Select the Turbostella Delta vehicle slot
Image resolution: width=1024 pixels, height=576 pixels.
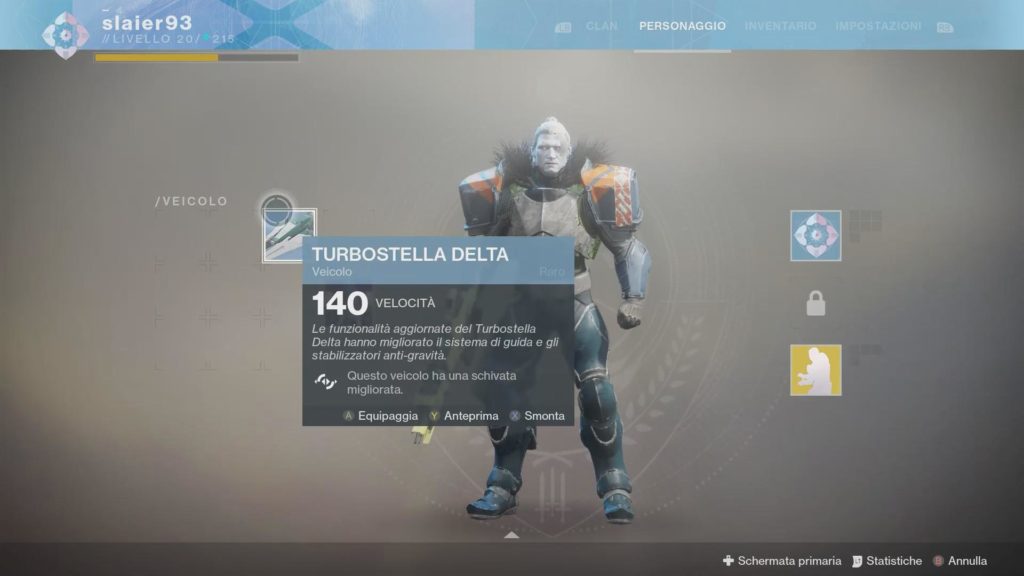pyautogui.click(x=289, y=235)
